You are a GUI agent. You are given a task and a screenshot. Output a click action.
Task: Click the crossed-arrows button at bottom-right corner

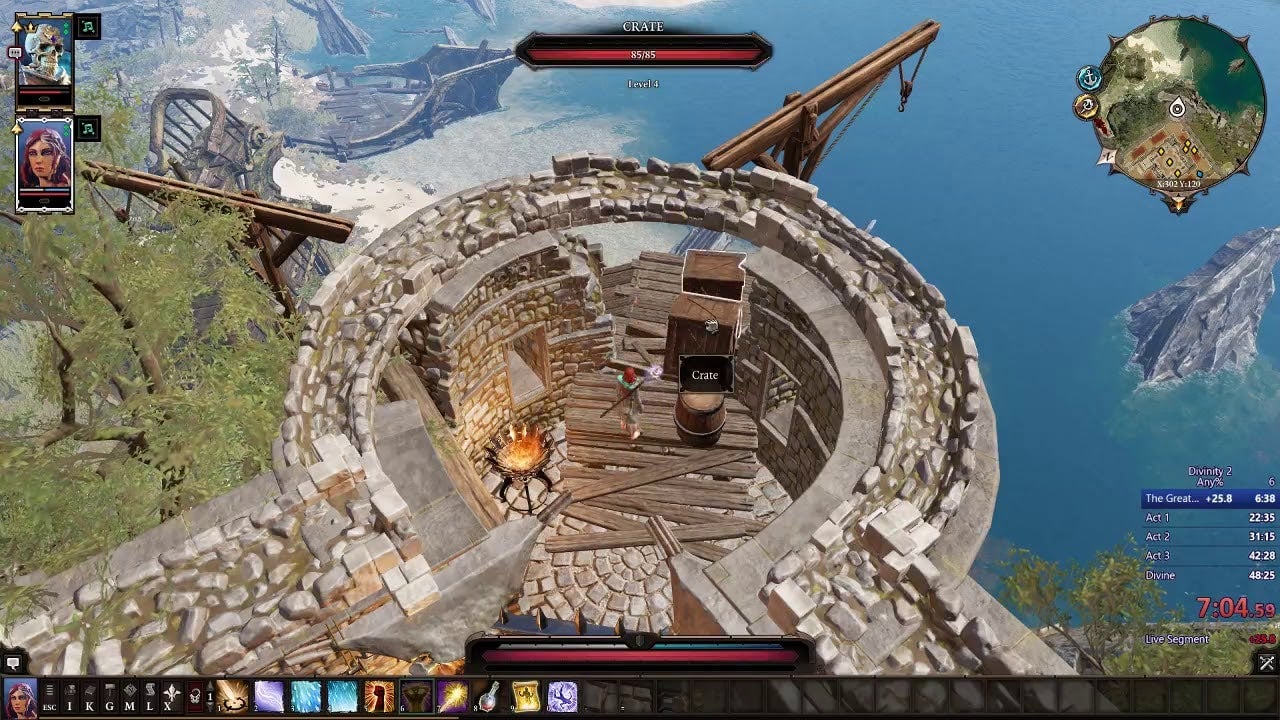coord(1266,662)
